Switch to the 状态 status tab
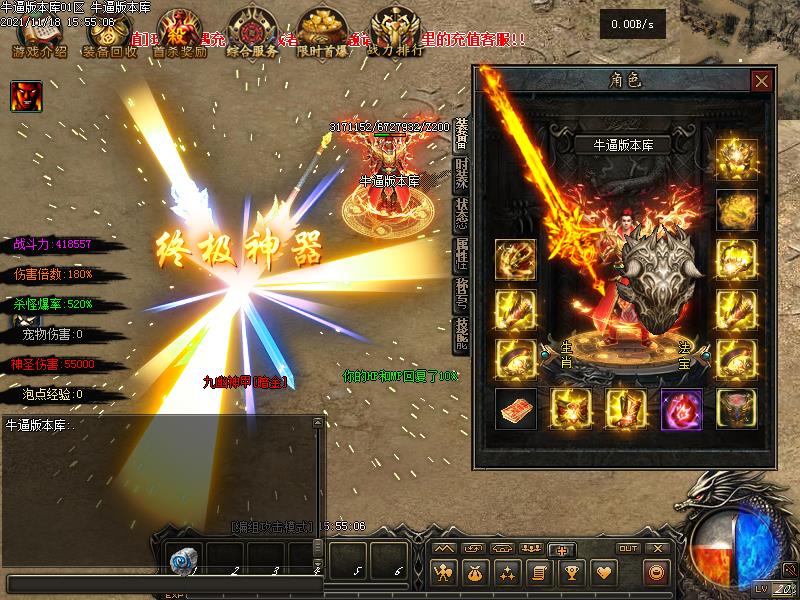The image size is (800, 600). 462,213
